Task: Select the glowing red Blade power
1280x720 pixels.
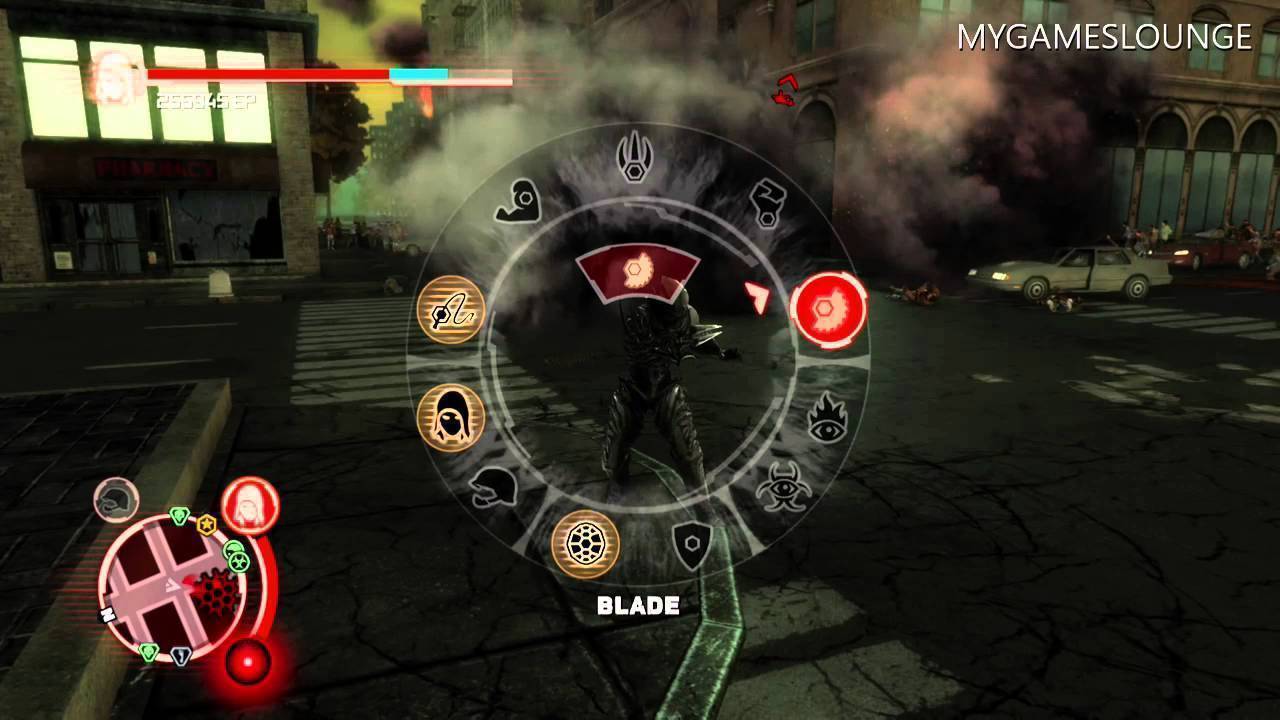Action: [829, 309]
